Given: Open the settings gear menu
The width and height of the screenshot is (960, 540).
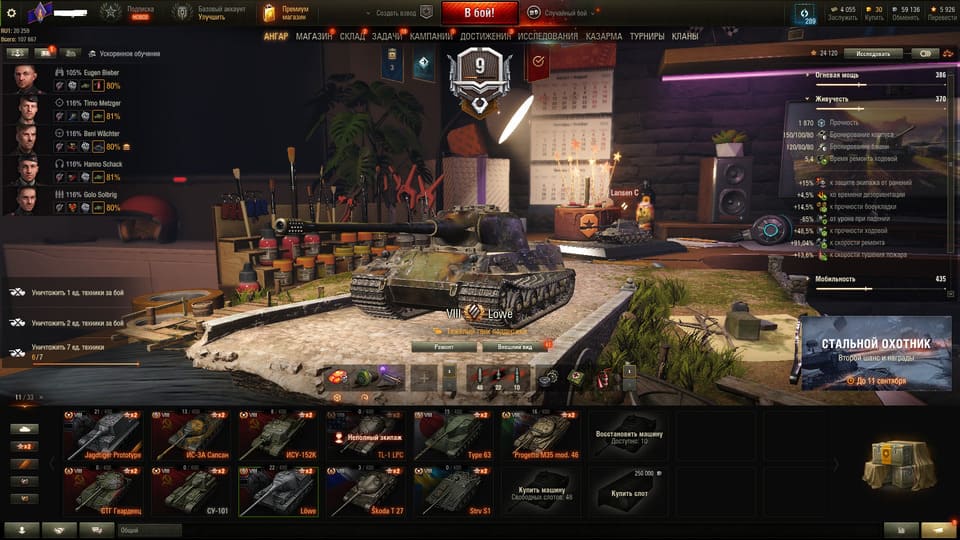Looking at the screenshot, I should tap(12, 13).
